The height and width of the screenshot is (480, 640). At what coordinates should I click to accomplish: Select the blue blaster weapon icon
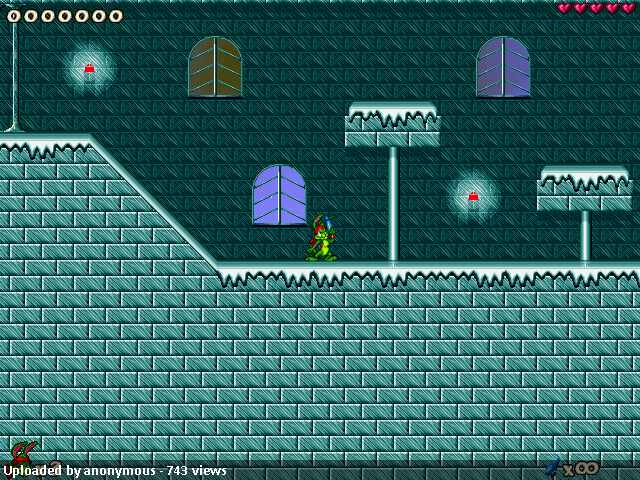pos(552,466)
